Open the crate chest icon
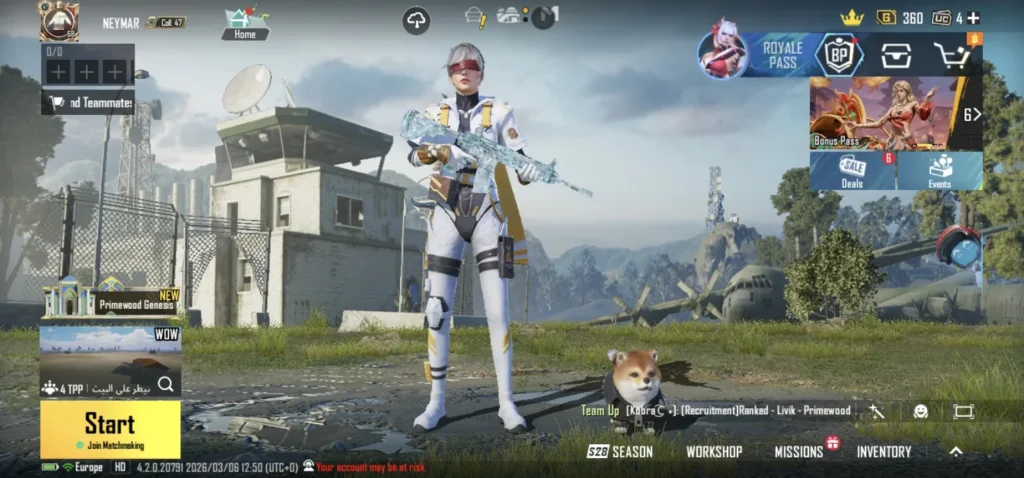This screenshot has height=478, width=1024. (896, 56)
